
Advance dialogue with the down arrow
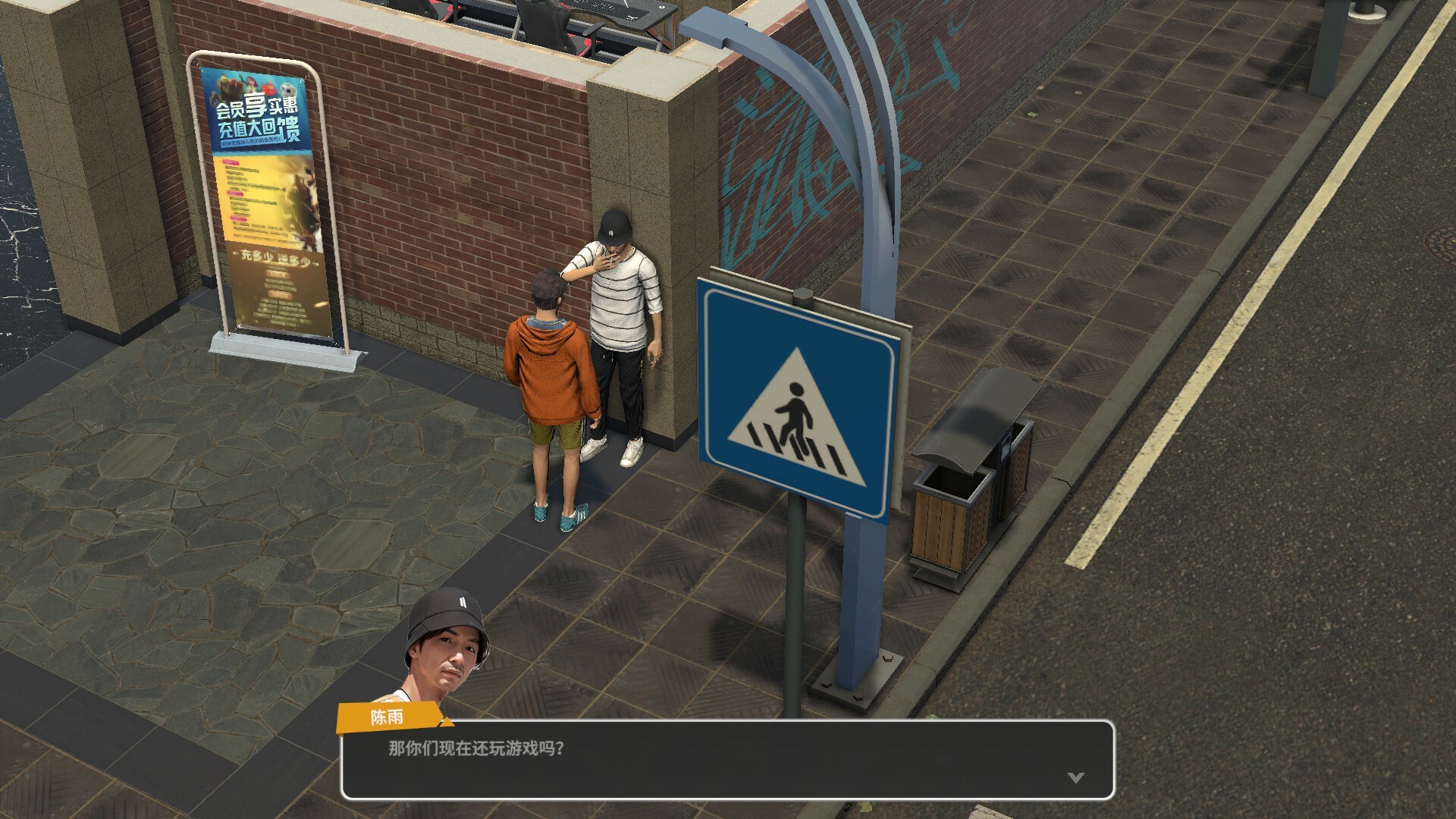point(1075,777)
